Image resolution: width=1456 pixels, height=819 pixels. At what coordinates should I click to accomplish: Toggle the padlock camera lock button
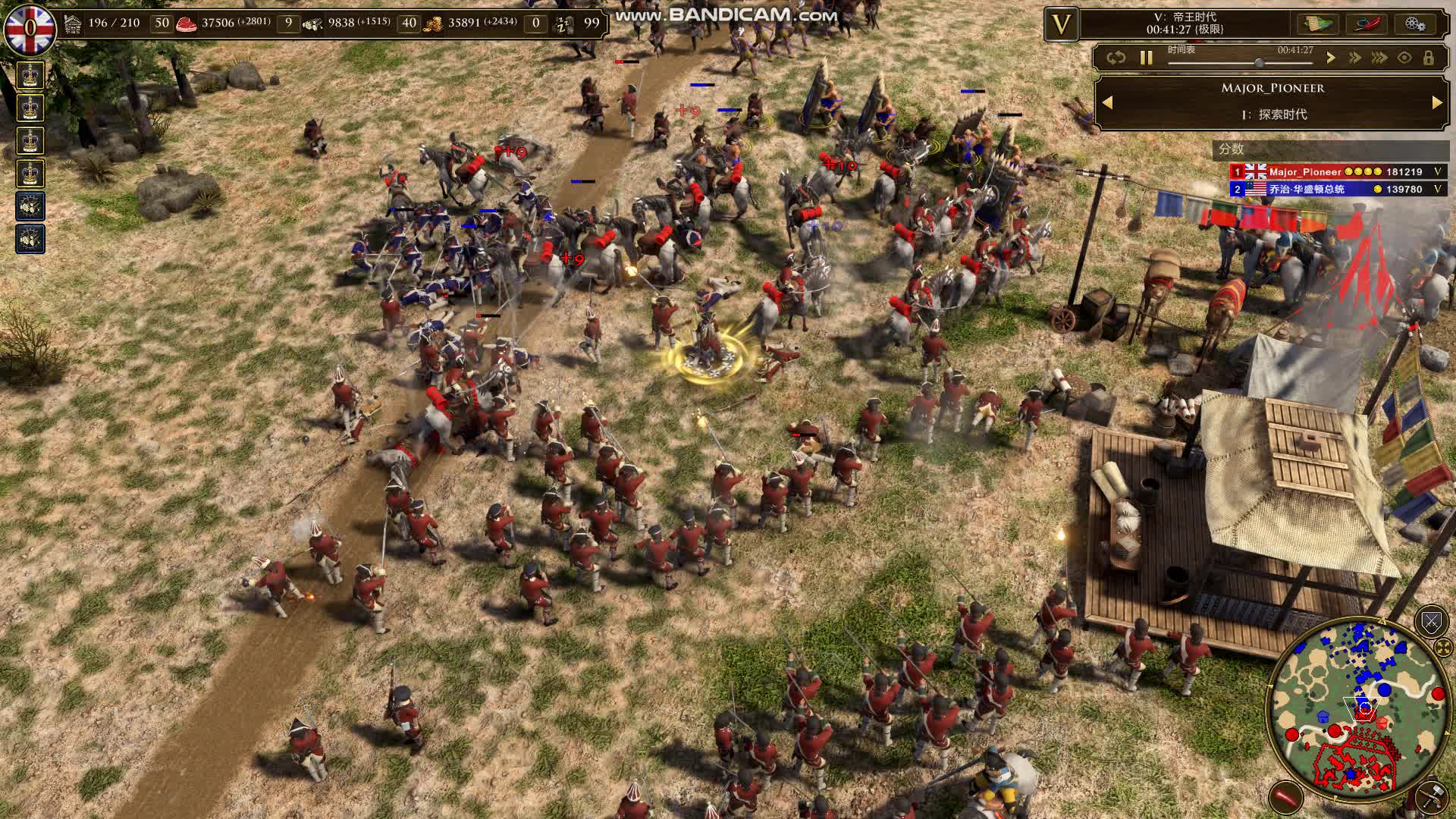click(x=1429, y=58)
